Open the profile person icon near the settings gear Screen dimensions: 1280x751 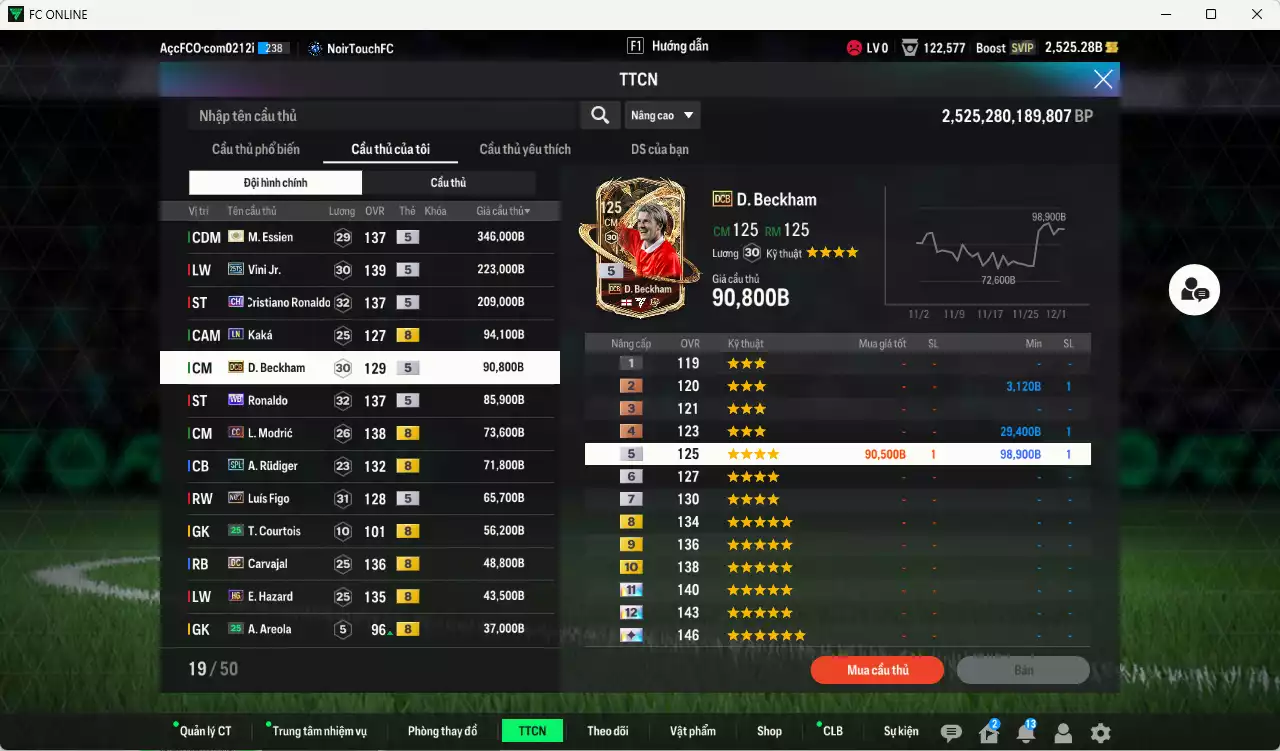[1063, 732]
